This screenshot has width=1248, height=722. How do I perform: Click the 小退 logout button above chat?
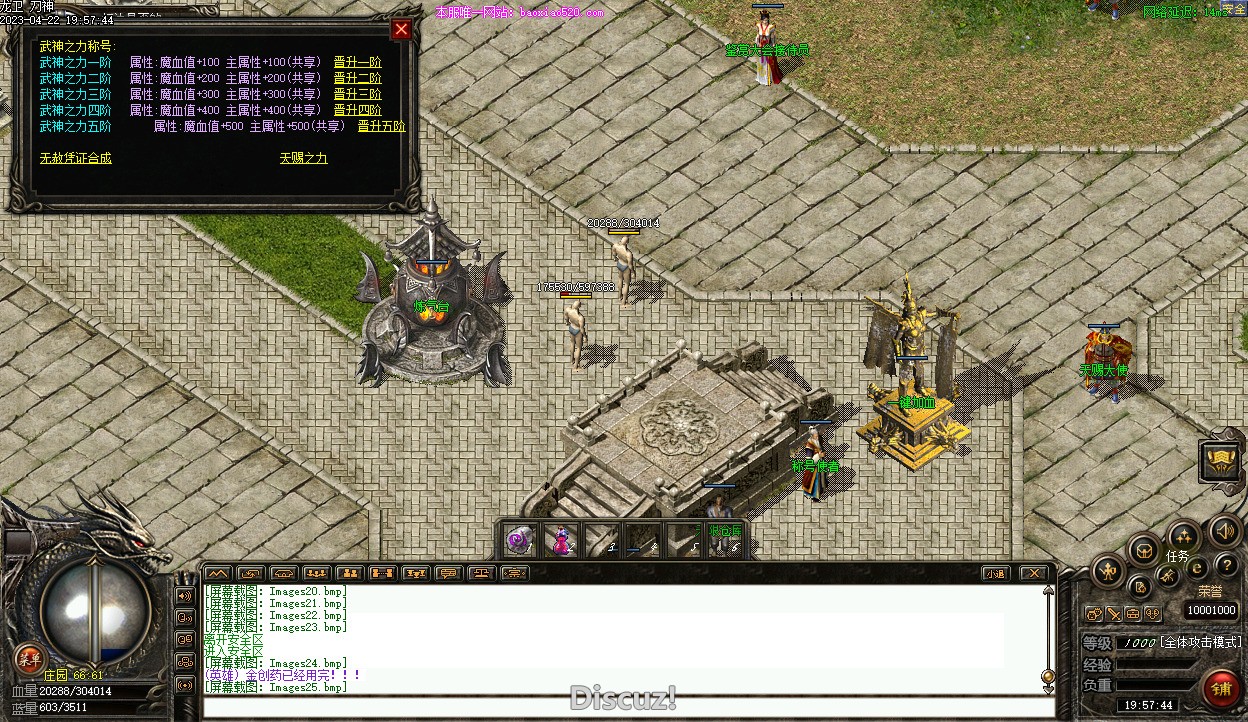pyautogui.click(x=994, y=573)
